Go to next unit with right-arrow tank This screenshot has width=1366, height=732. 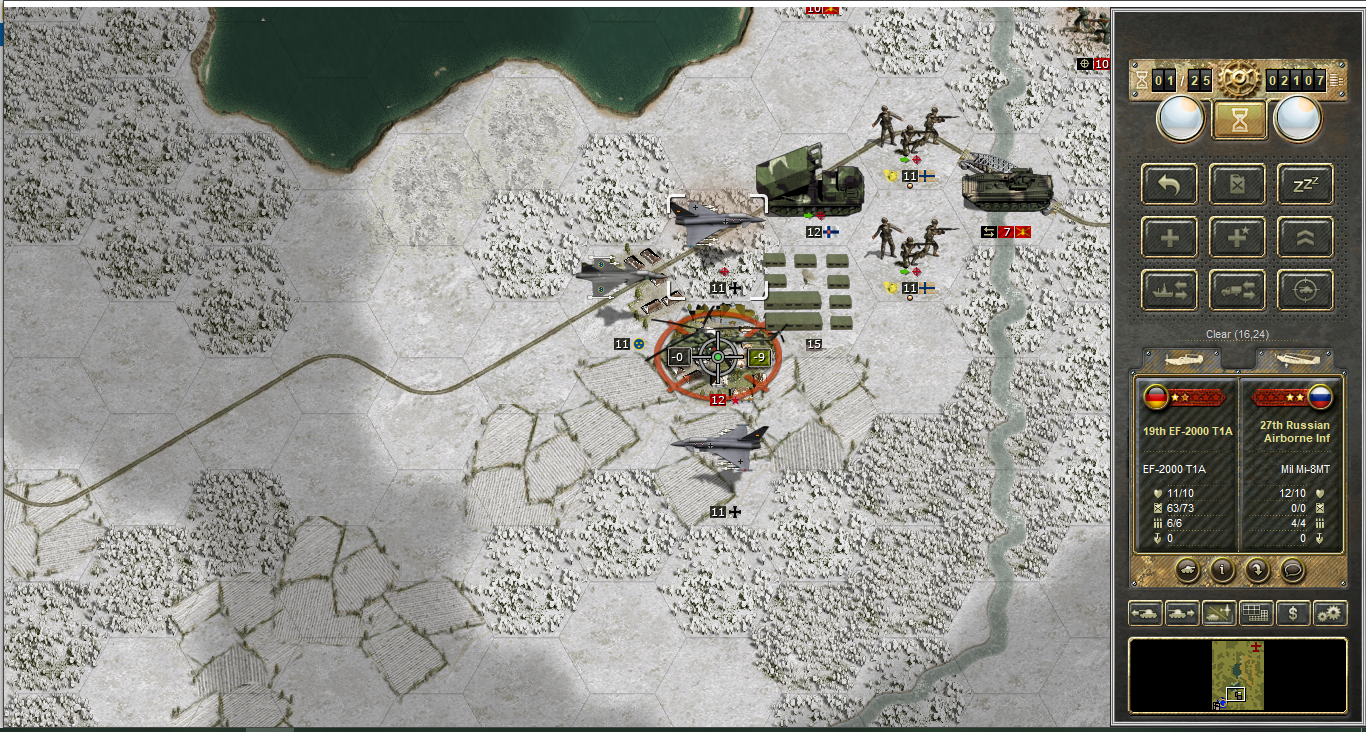coord(1182,613)
